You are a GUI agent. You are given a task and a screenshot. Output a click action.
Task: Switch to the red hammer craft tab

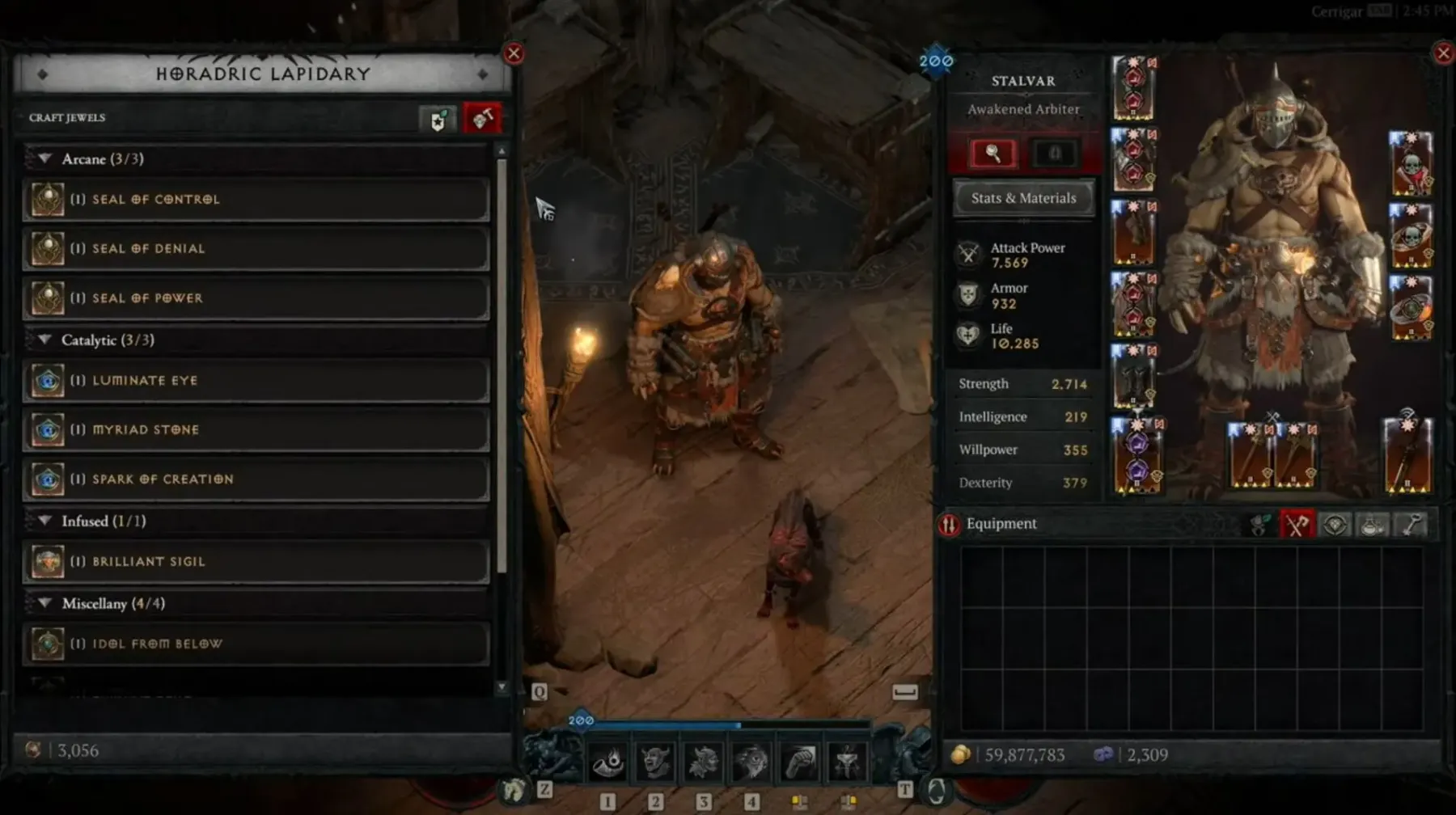coord(482,119)
